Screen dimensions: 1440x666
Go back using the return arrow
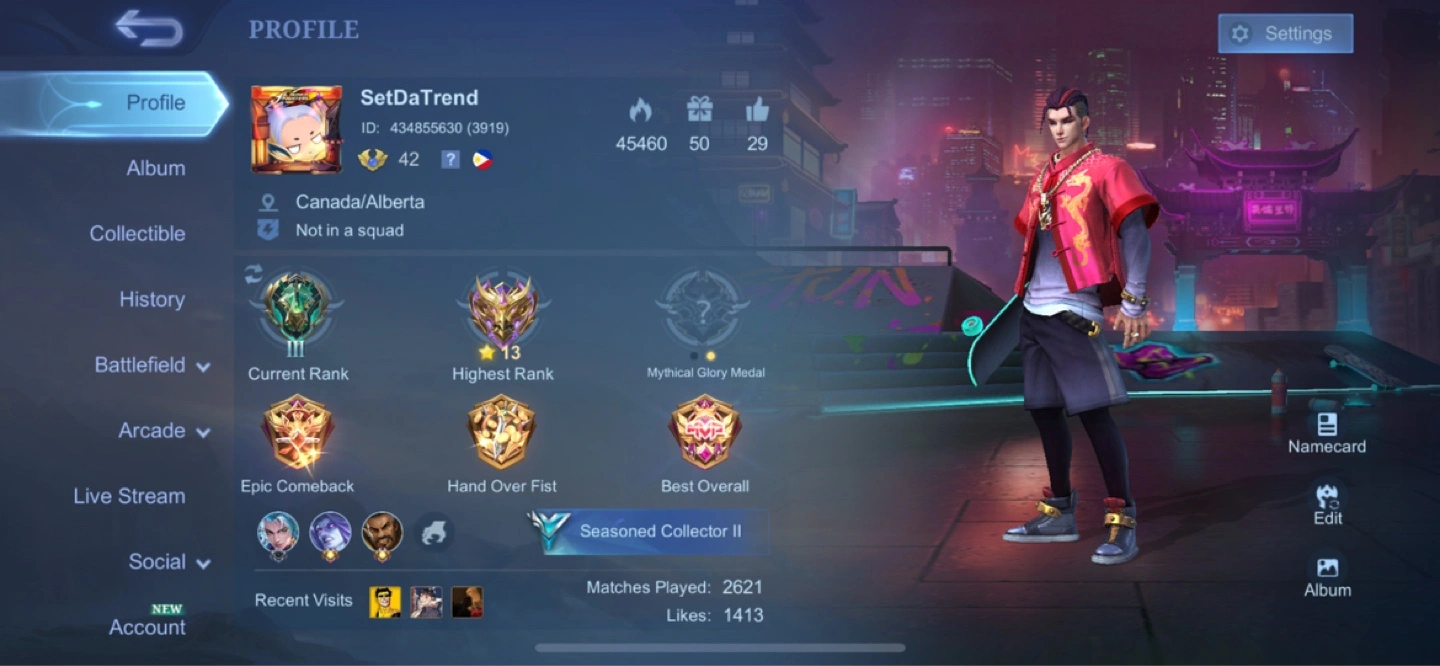tap(149, 29)
